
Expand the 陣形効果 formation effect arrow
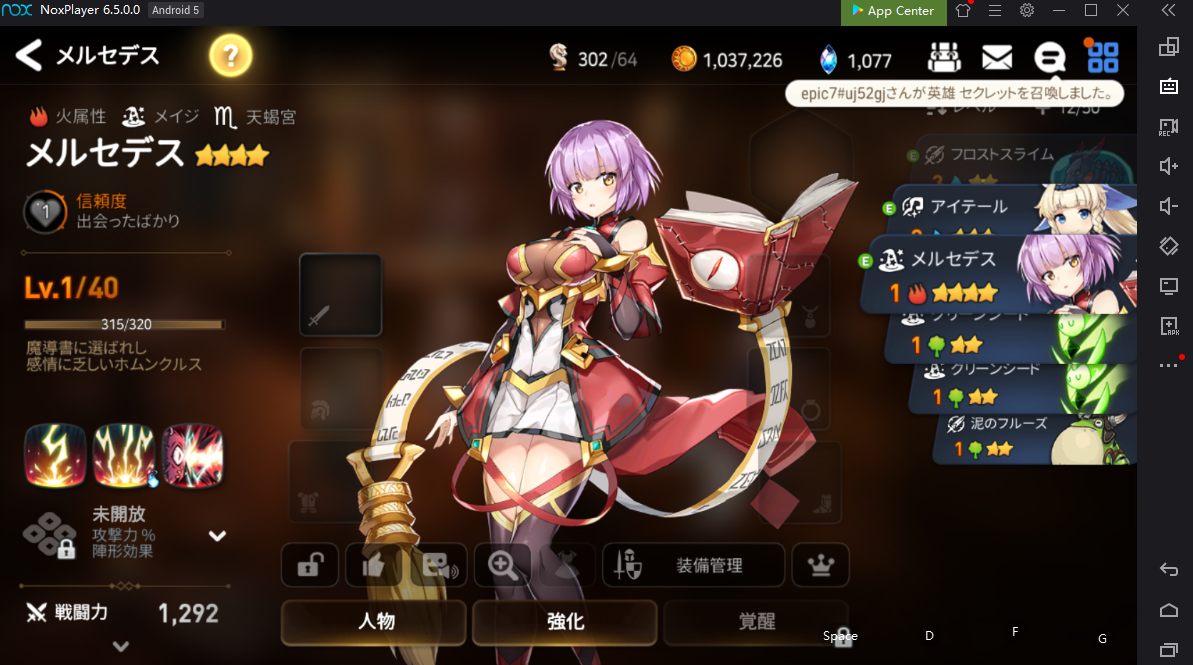click(x=217, y=536)
